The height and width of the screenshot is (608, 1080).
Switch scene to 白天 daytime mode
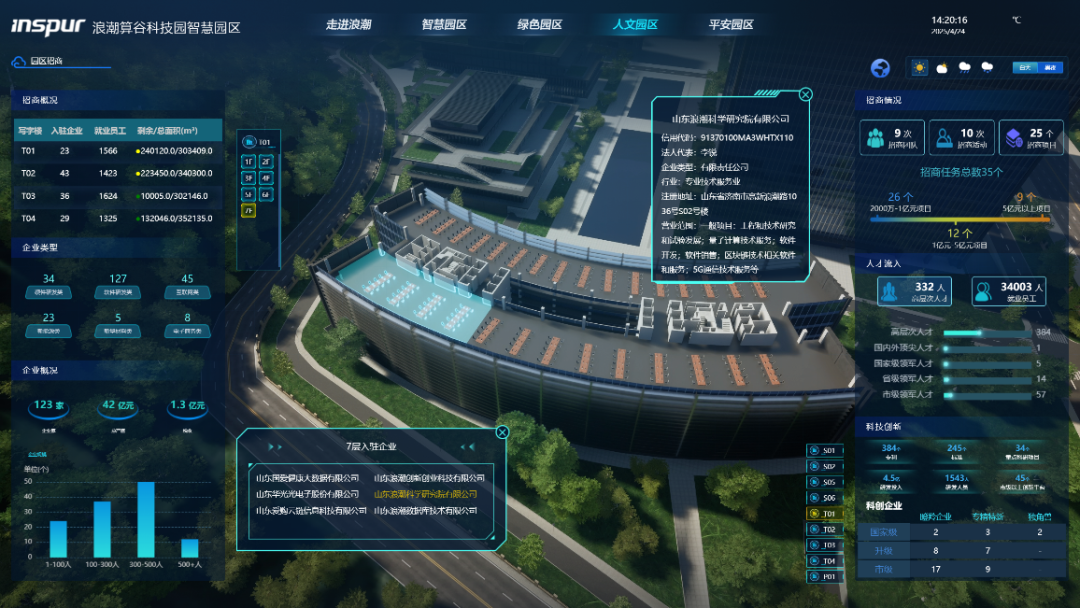(x=1023, y=68)
